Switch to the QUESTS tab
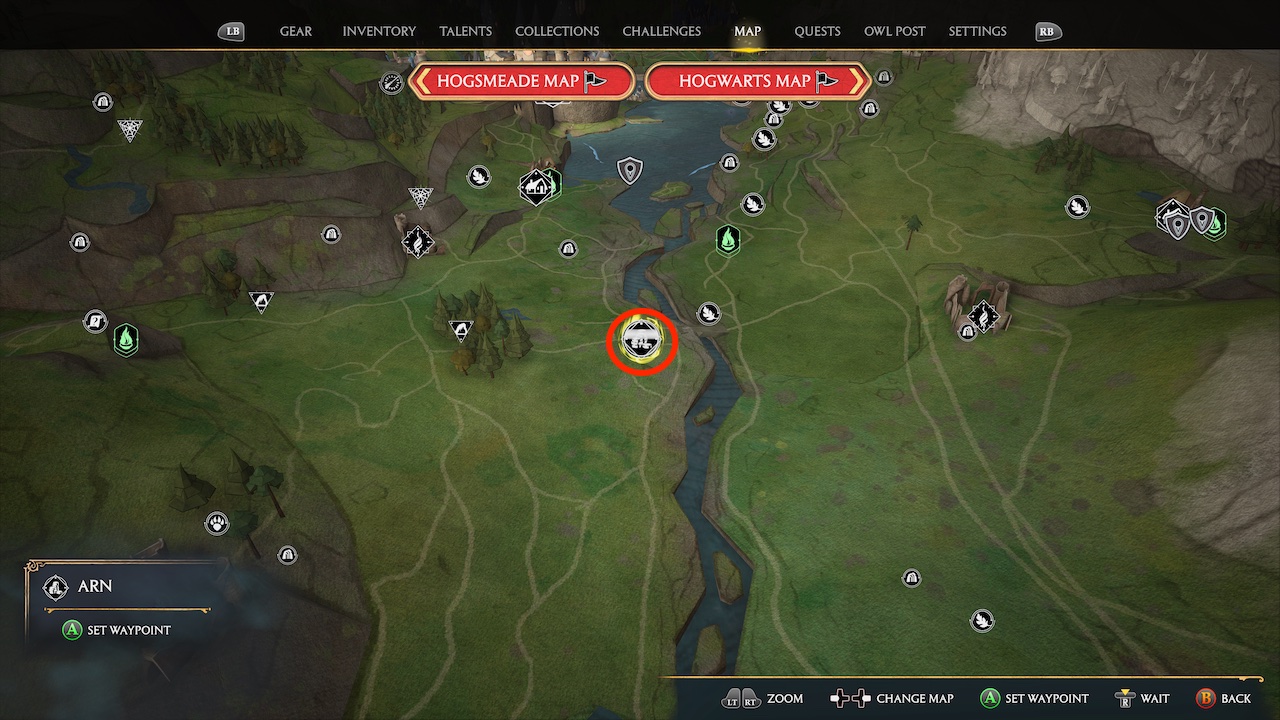Screen dimensions: 1280x720 point(817,31)
